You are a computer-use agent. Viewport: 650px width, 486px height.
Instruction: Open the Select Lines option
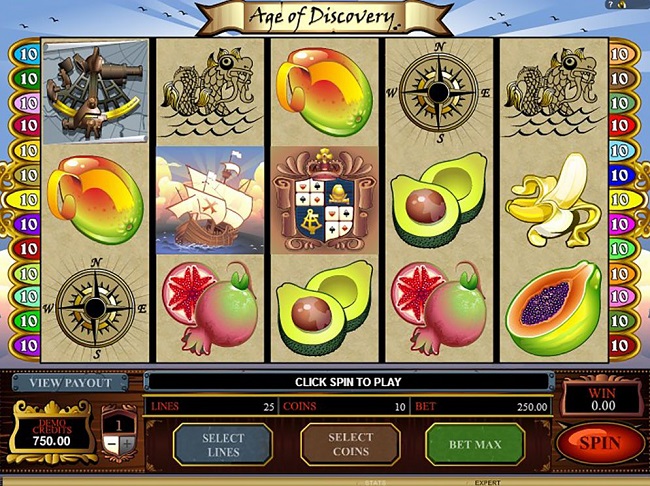222,443
